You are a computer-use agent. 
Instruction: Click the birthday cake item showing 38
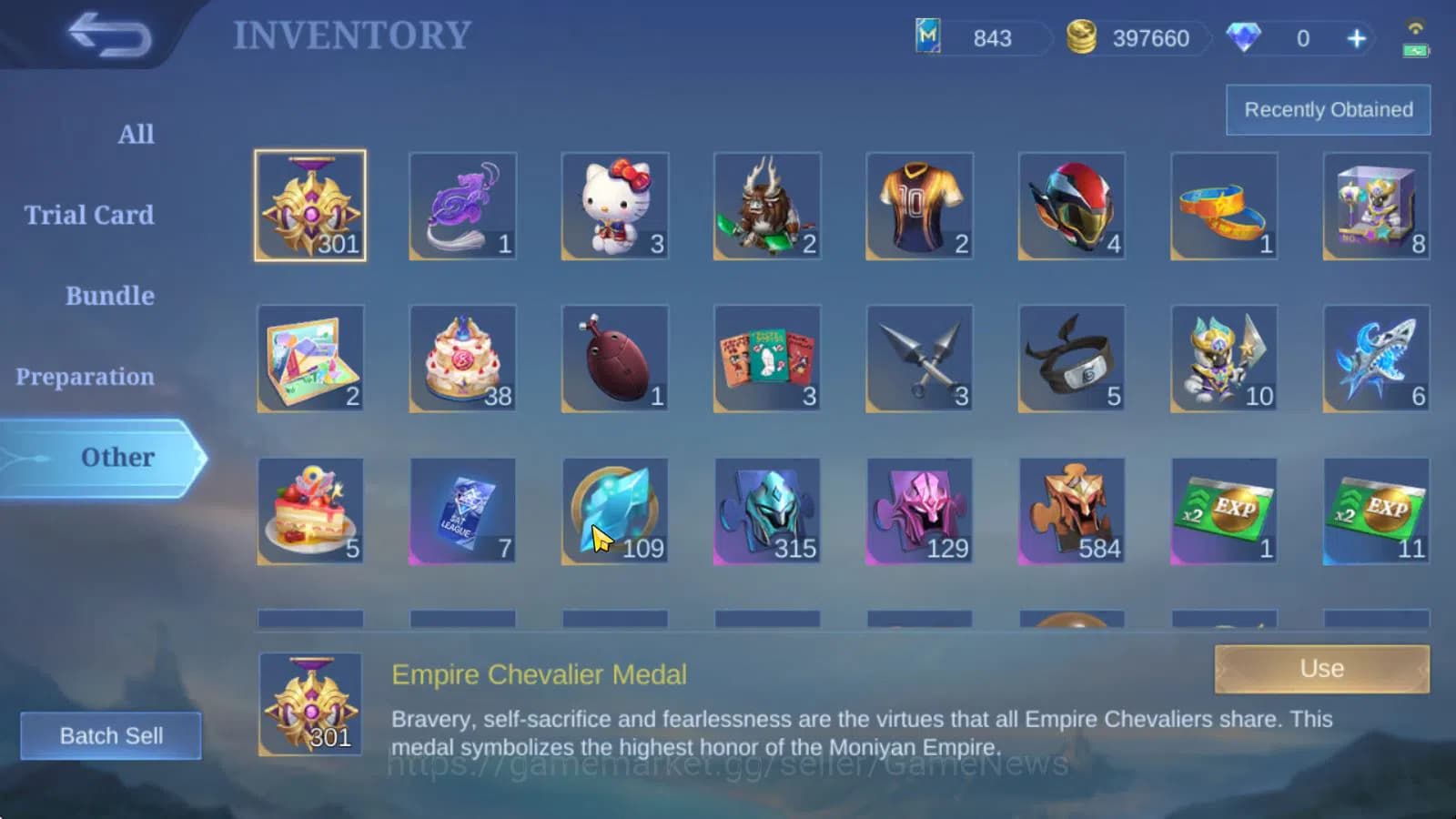tap(462, 358)
